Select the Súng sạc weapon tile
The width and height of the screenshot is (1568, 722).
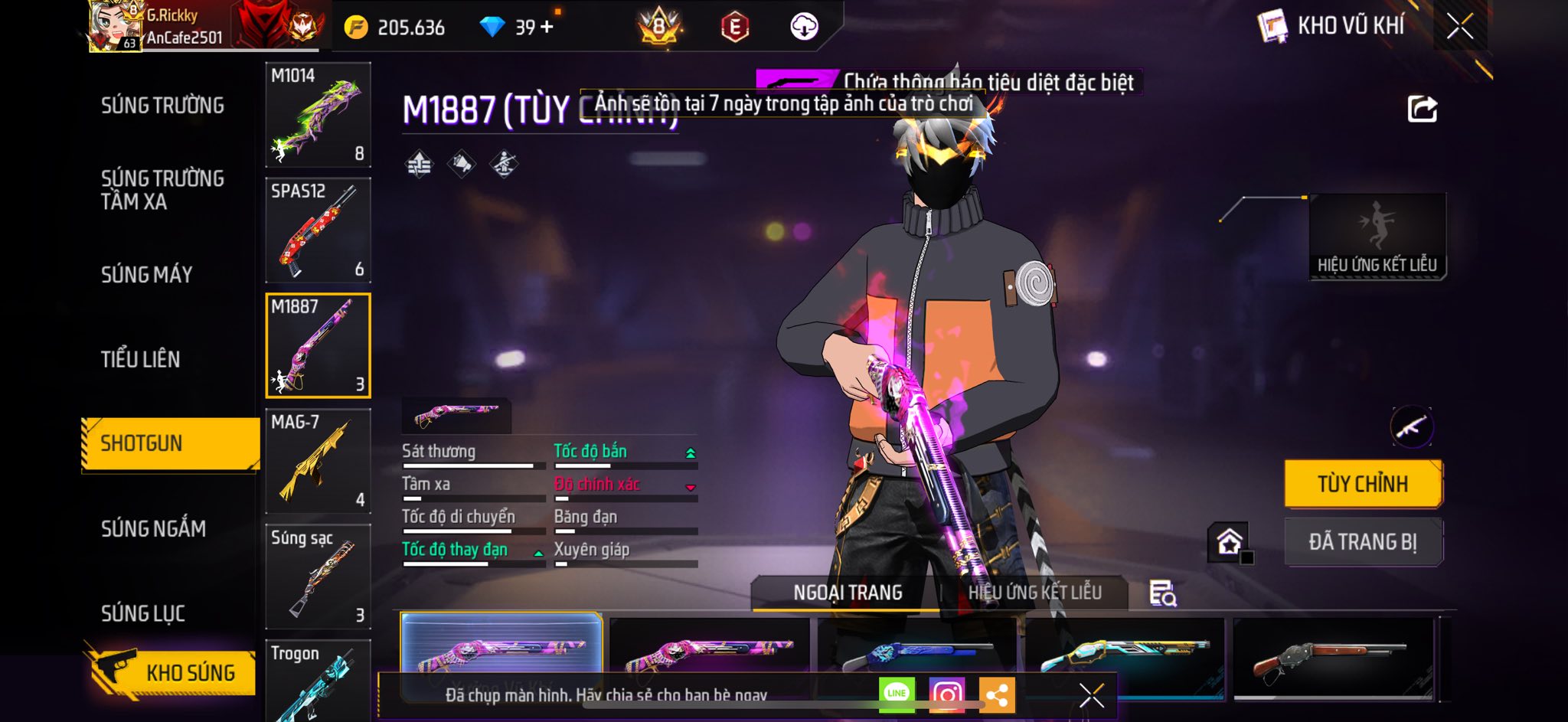pos(318,577)
